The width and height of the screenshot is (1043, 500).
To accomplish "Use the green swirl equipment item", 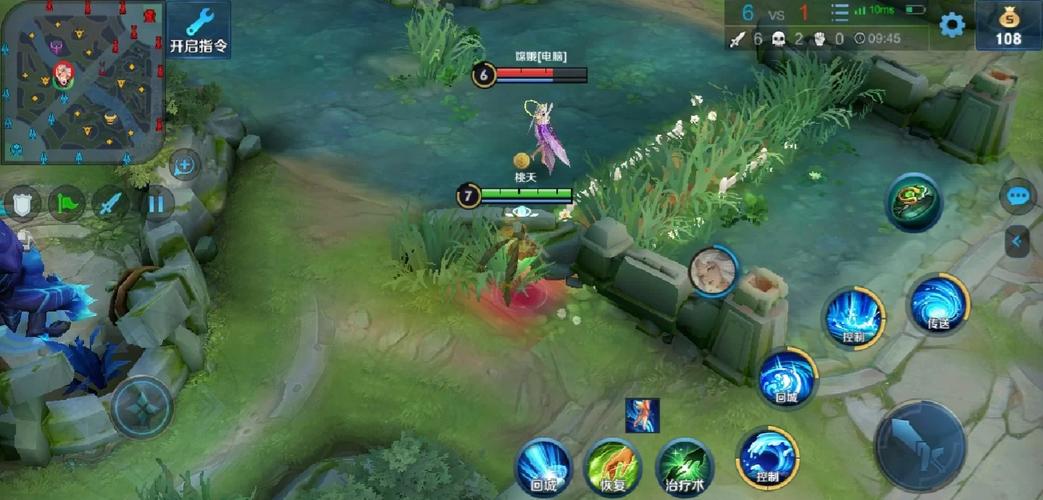I will (913, 201).
